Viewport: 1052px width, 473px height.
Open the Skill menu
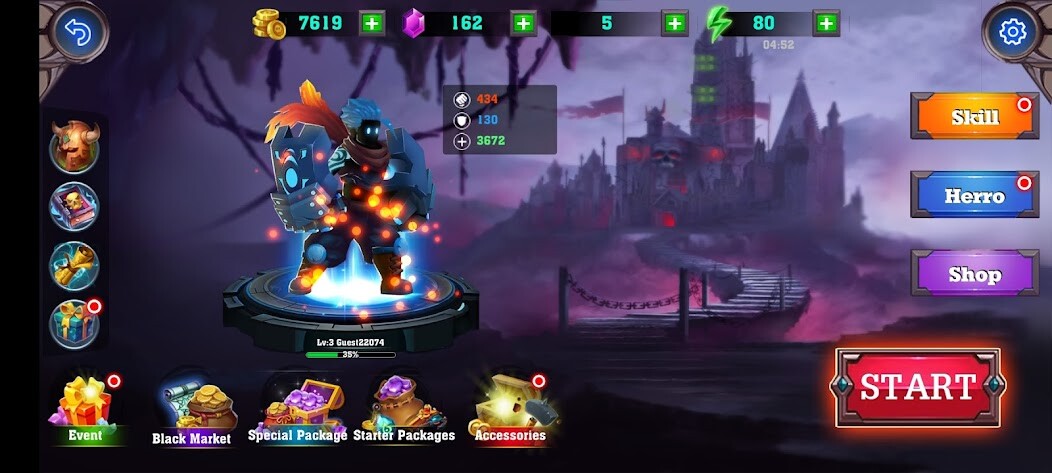coord(974,117)
